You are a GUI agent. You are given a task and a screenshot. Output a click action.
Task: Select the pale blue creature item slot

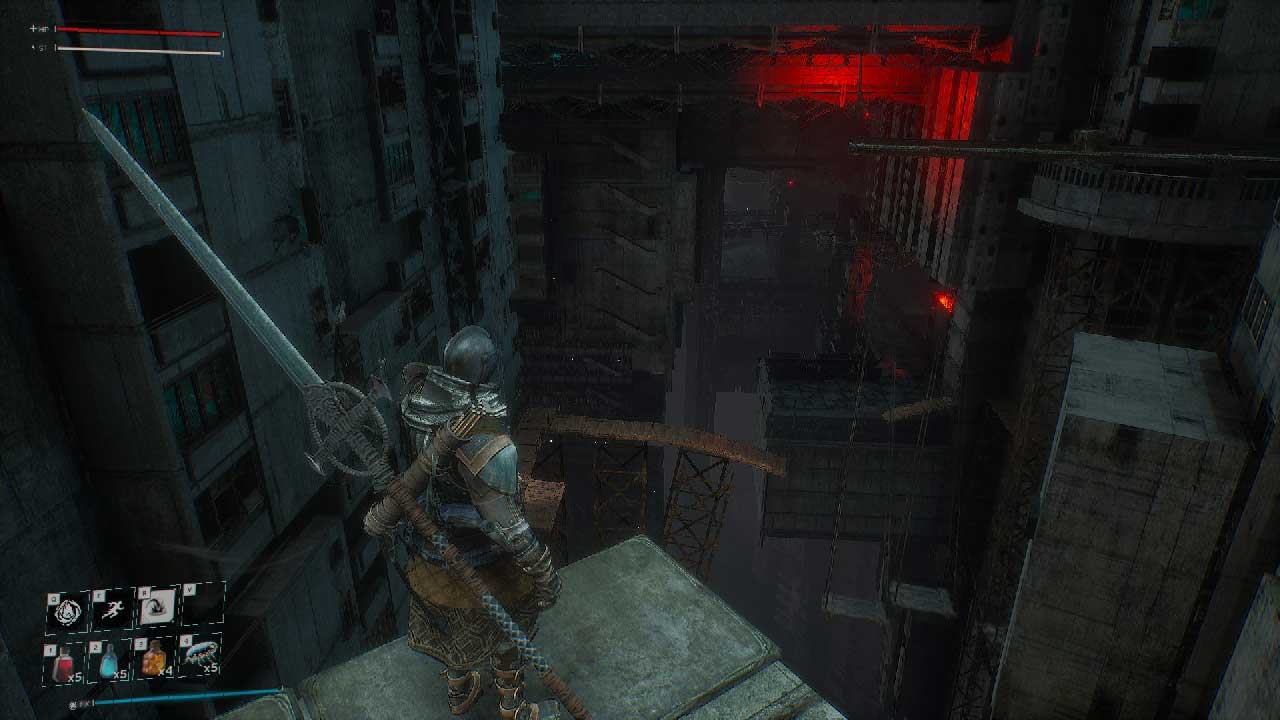[201, 655]
